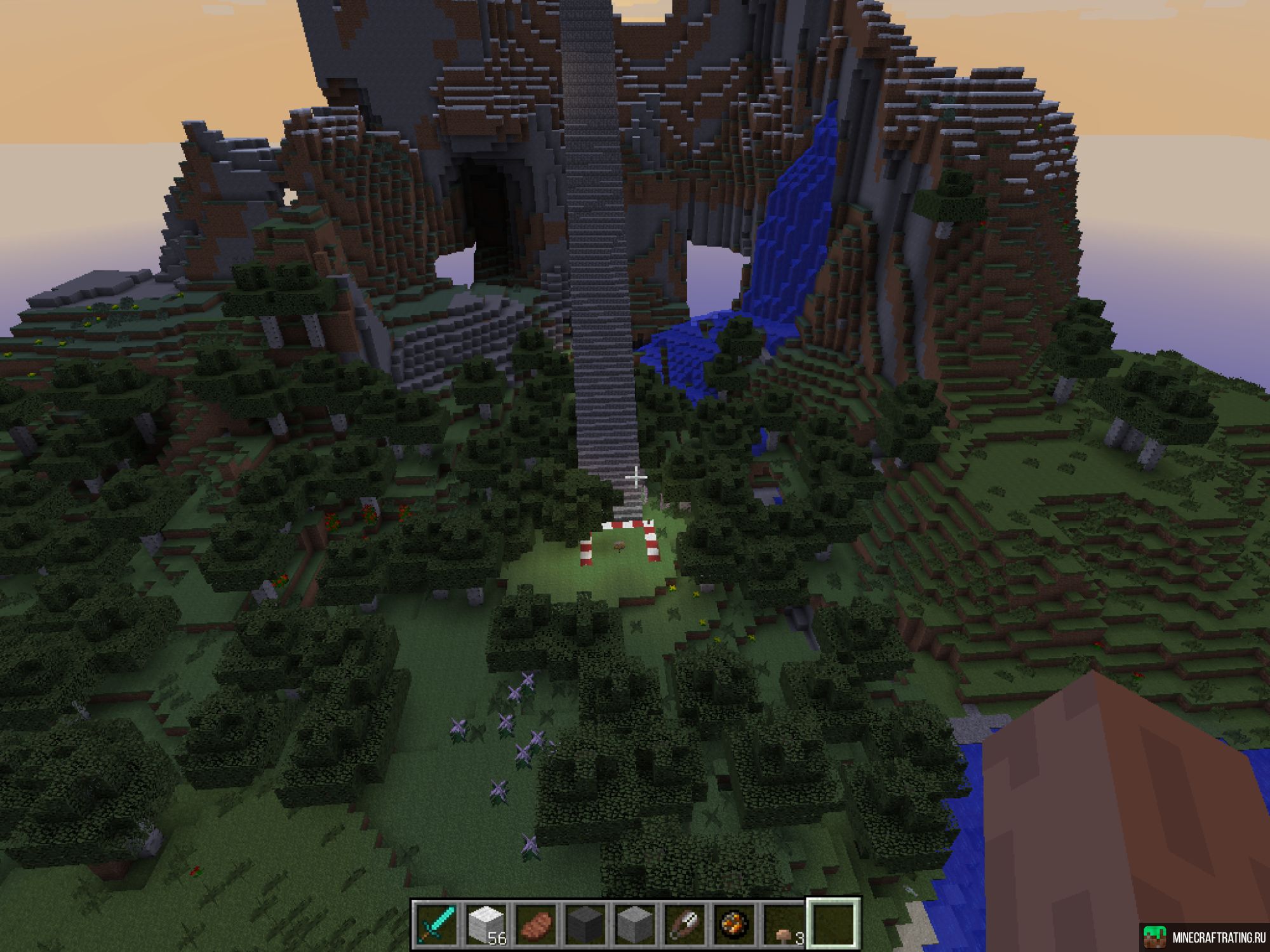Click the highlighted empty hotbar slot
Screen dimensions: 1270x952
pos(833,925)
